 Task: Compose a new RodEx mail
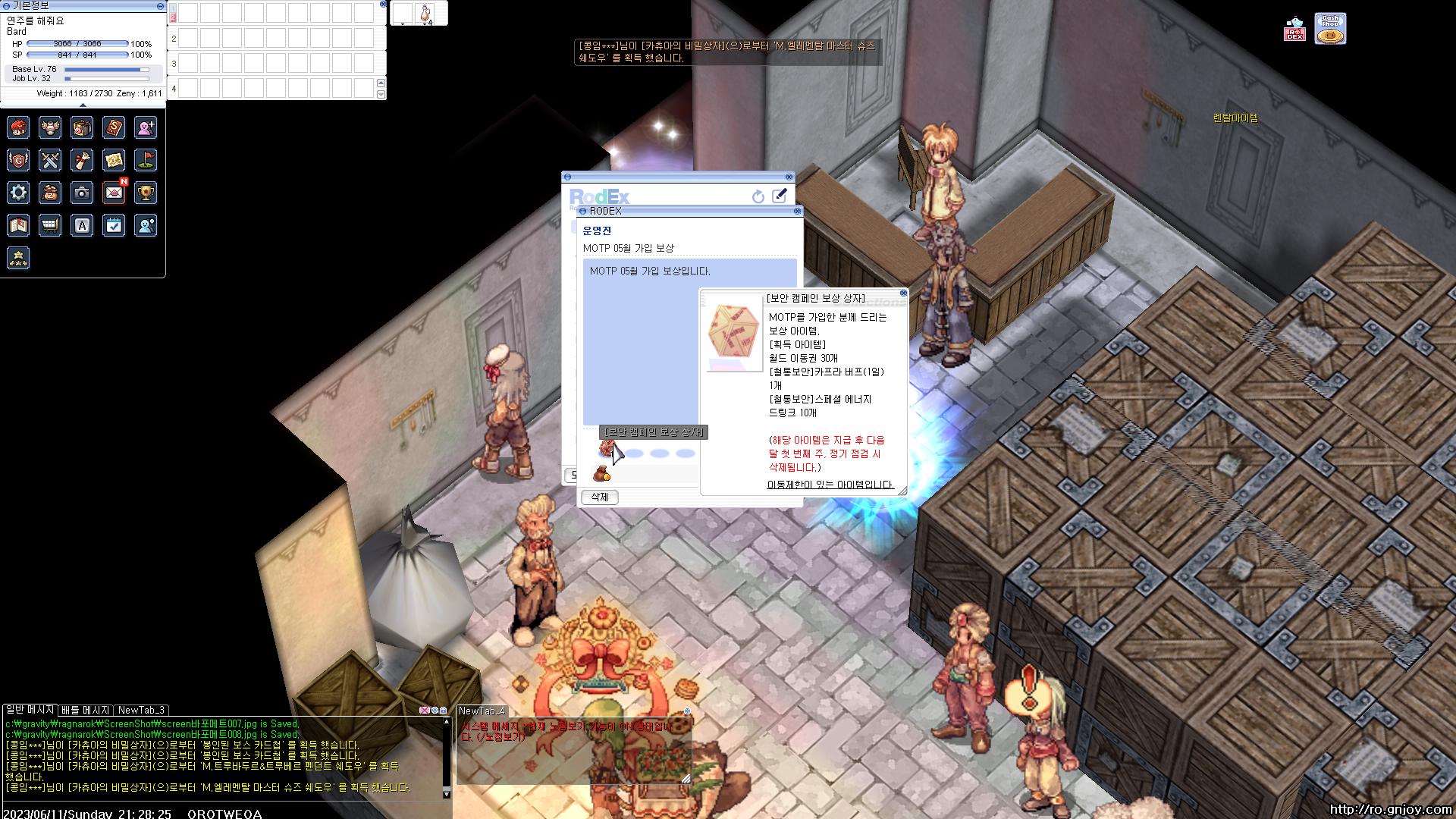click(x=779, y=196)
